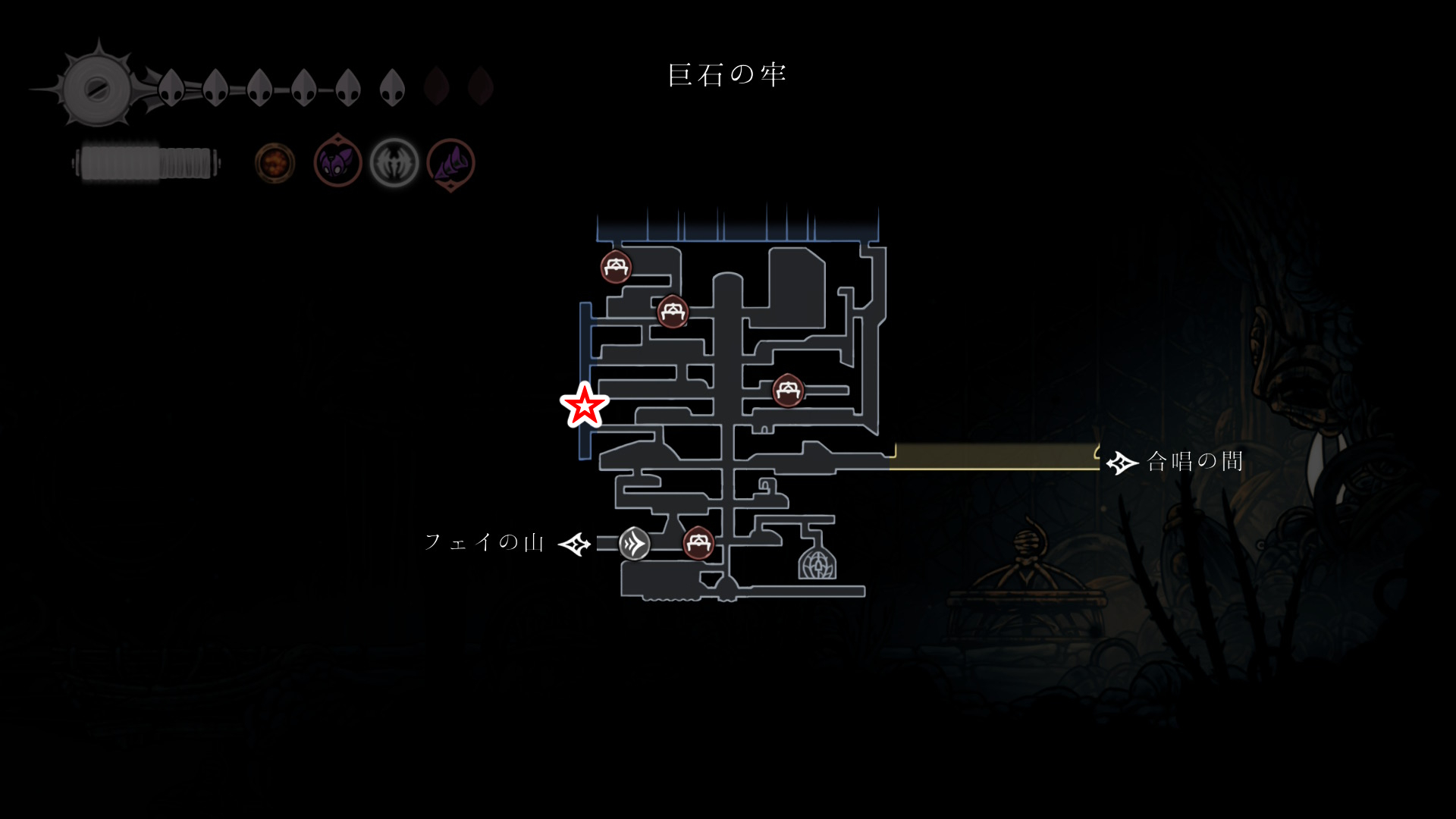Select the gray arrow fast-travel station marker
Screen dimensions: 1456x819
634,544
